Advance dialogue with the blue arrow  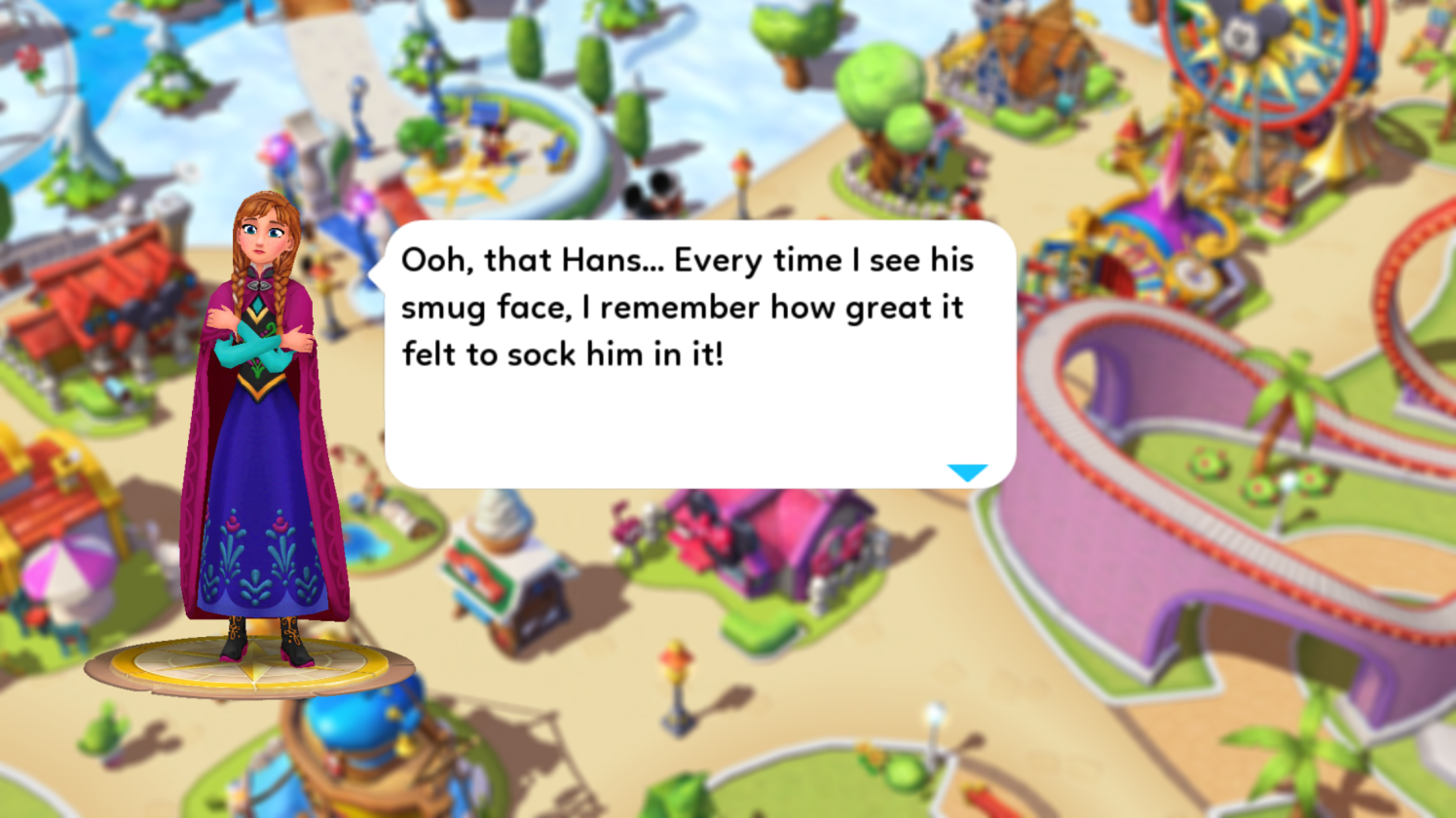[x=967, y=472]
